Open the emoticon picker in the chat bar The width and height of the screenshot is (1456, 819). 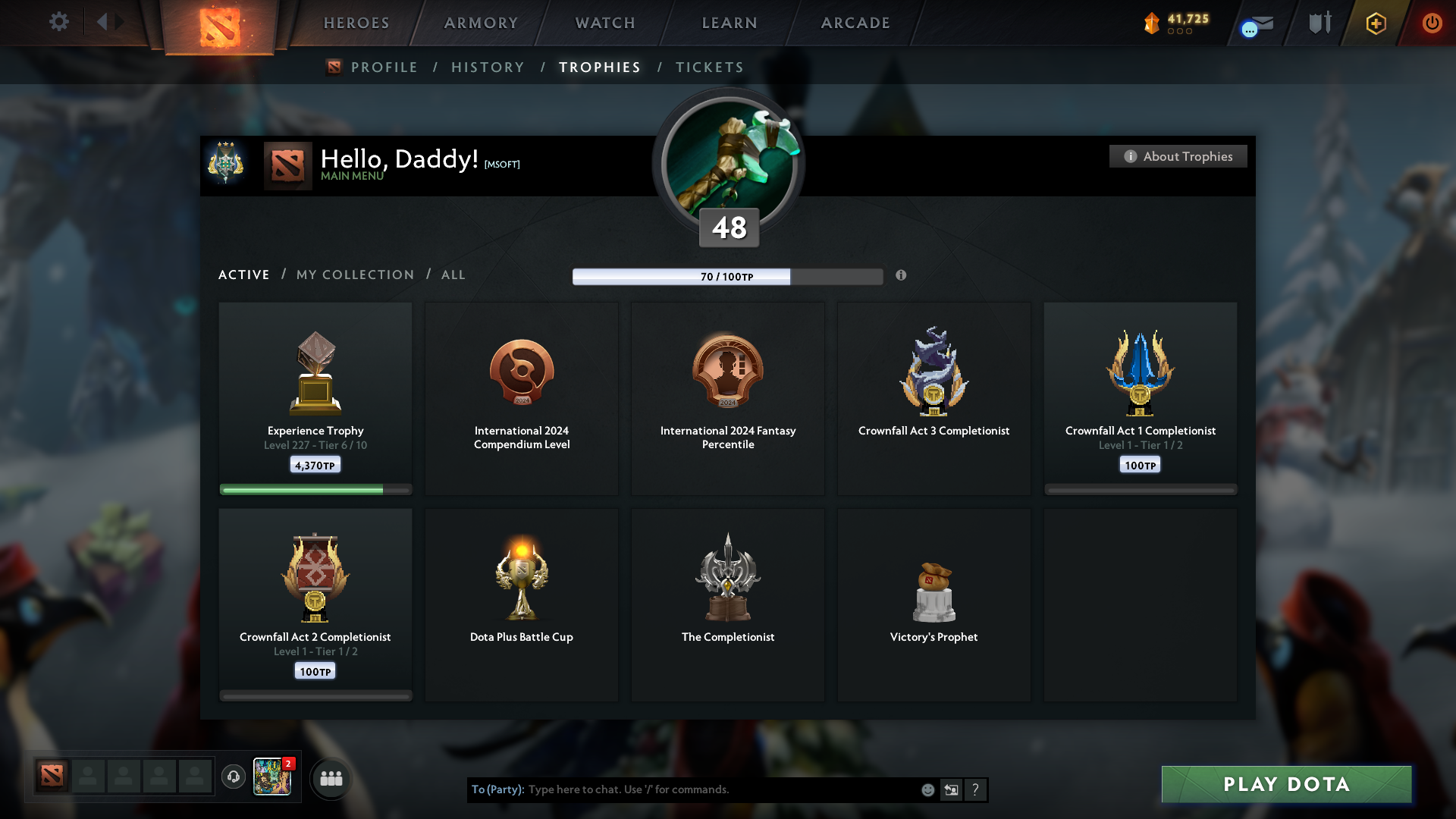(x=927, y=789)
